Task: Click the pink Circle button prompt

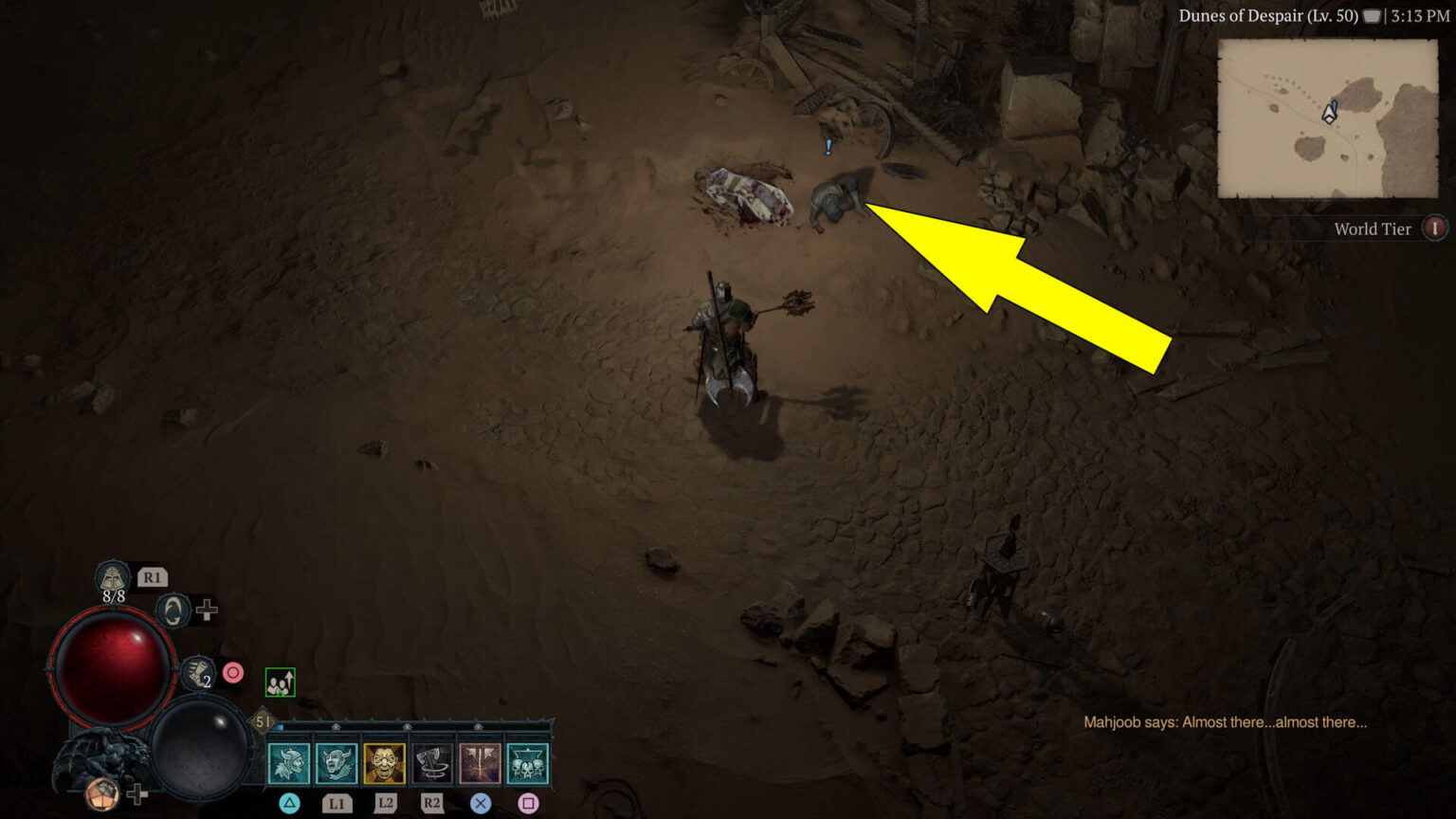Action: (x=235, y=672)
